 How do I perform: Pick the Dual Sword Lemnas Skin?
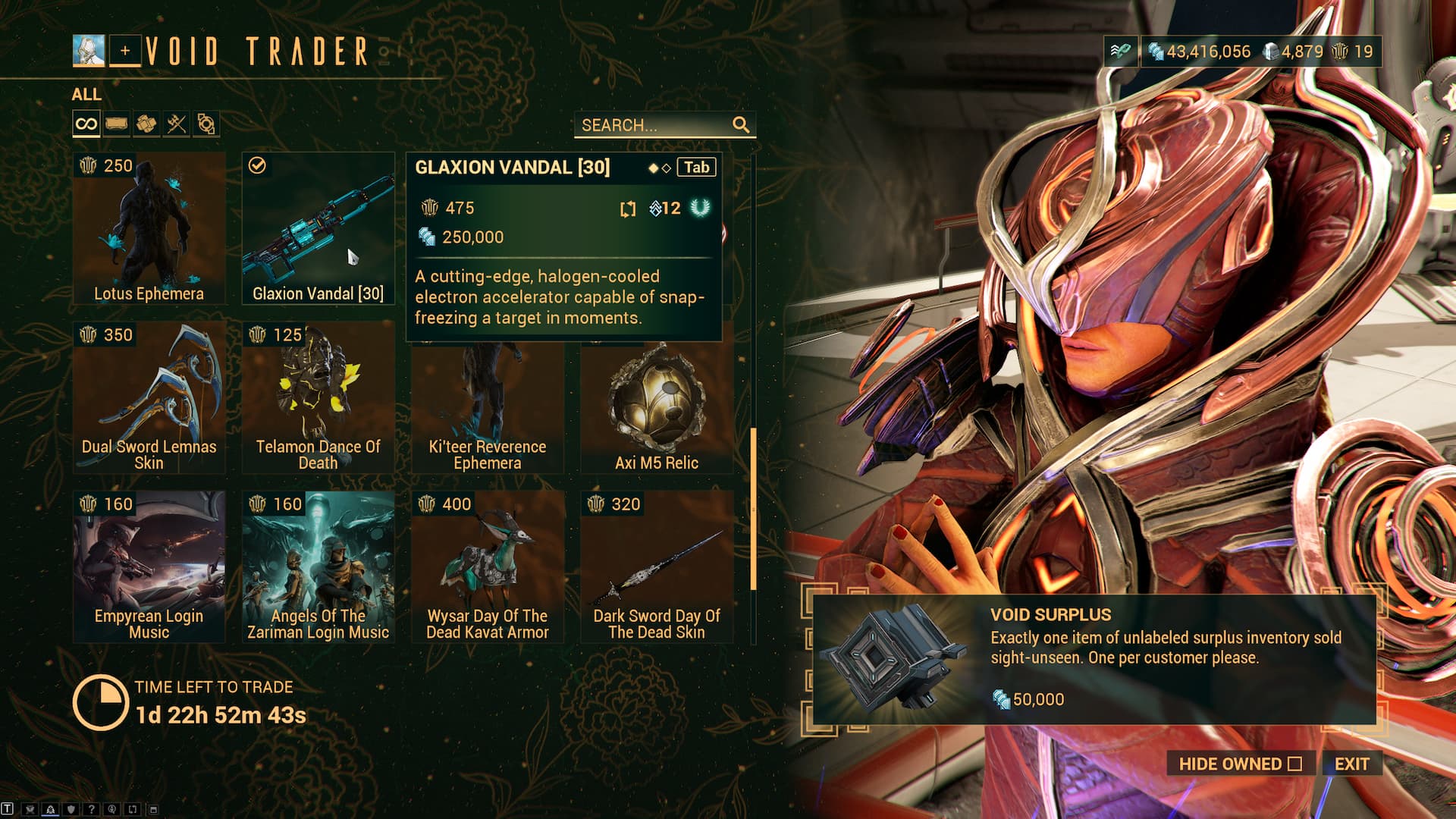click(149, 397)
